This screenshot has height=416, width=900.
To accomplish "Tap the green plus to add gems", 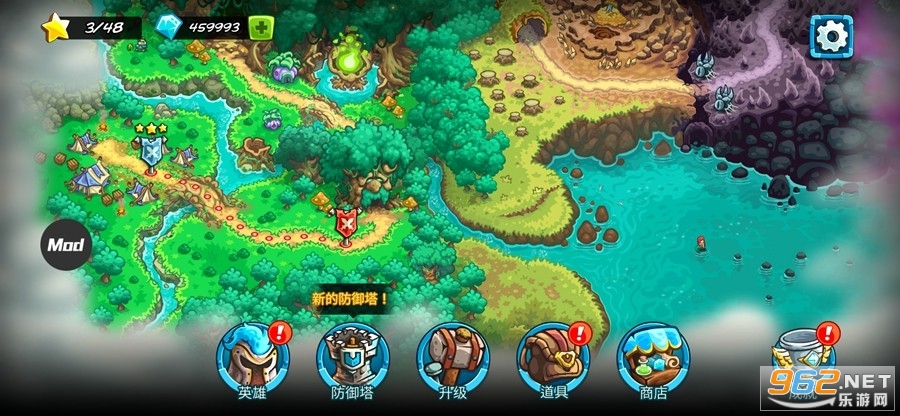I will 260,28.
